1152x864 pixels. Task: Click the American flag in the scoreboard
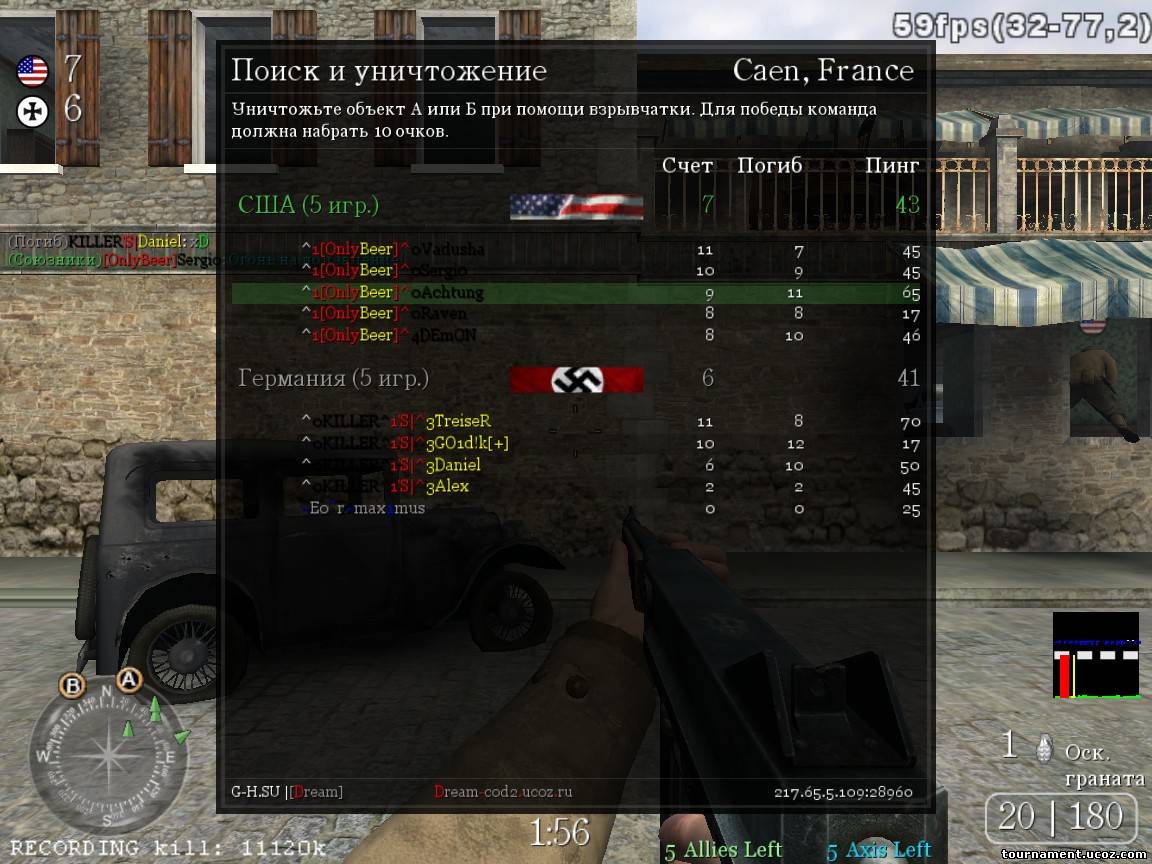coord(576,206)
